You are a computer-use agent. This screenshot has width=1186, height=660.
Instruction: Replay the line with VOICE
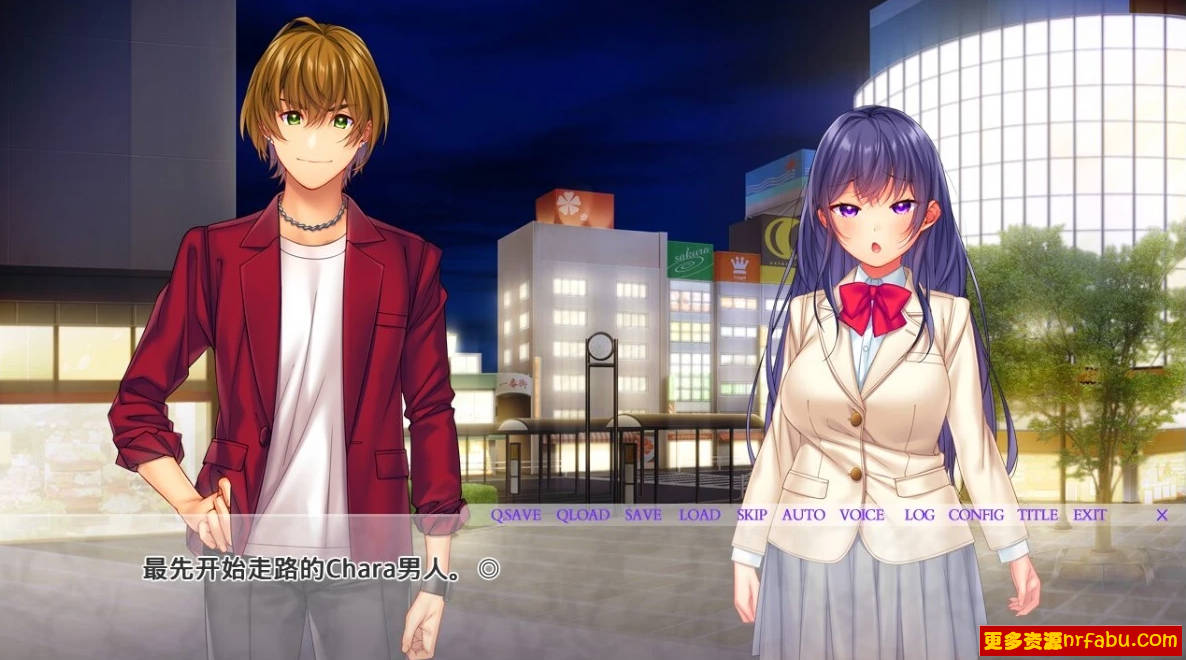(862, 515)
